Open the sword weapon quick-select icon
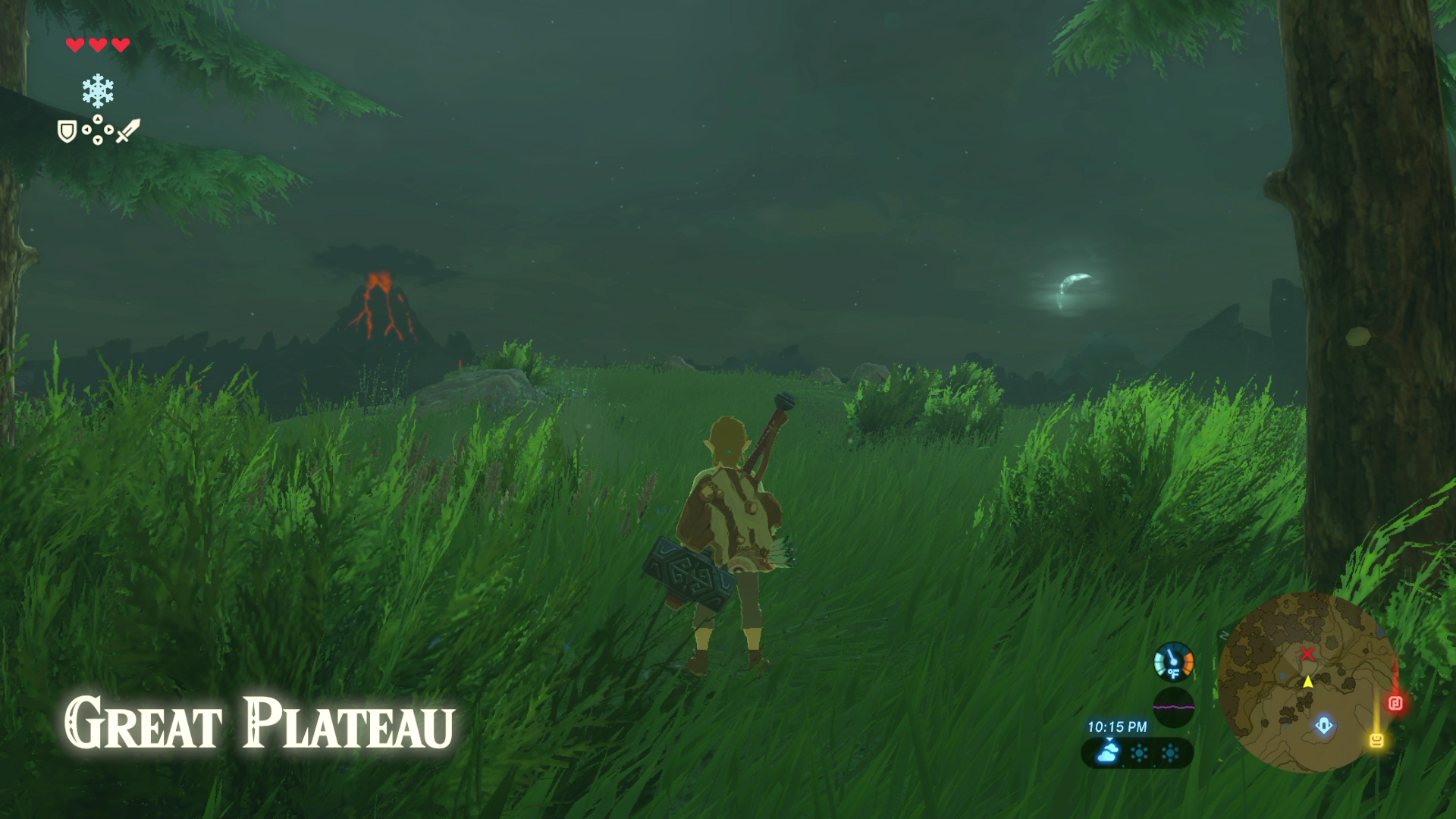Viewport: 1456px width, 819px height. point(127,130)
